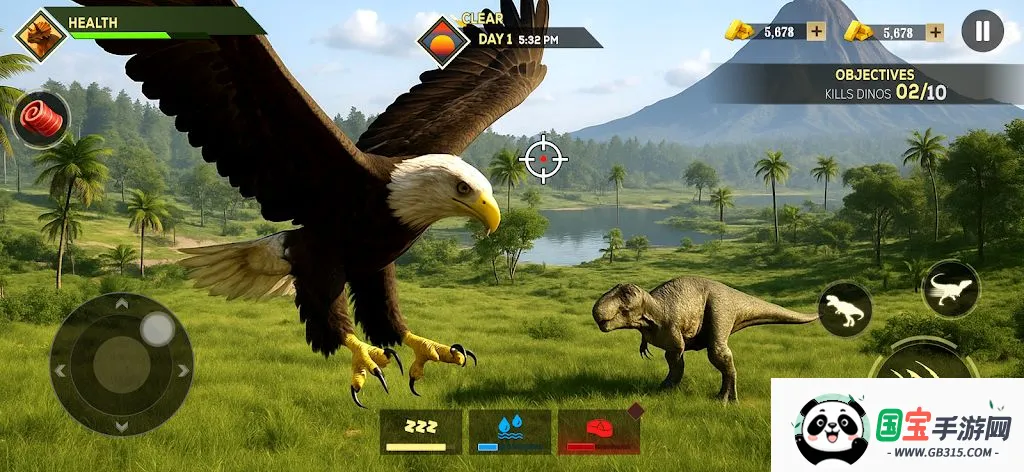The width and height of the screenshot is (1024, 472).
Task: Open the triceratops player portrait
Action: [40, 36]
